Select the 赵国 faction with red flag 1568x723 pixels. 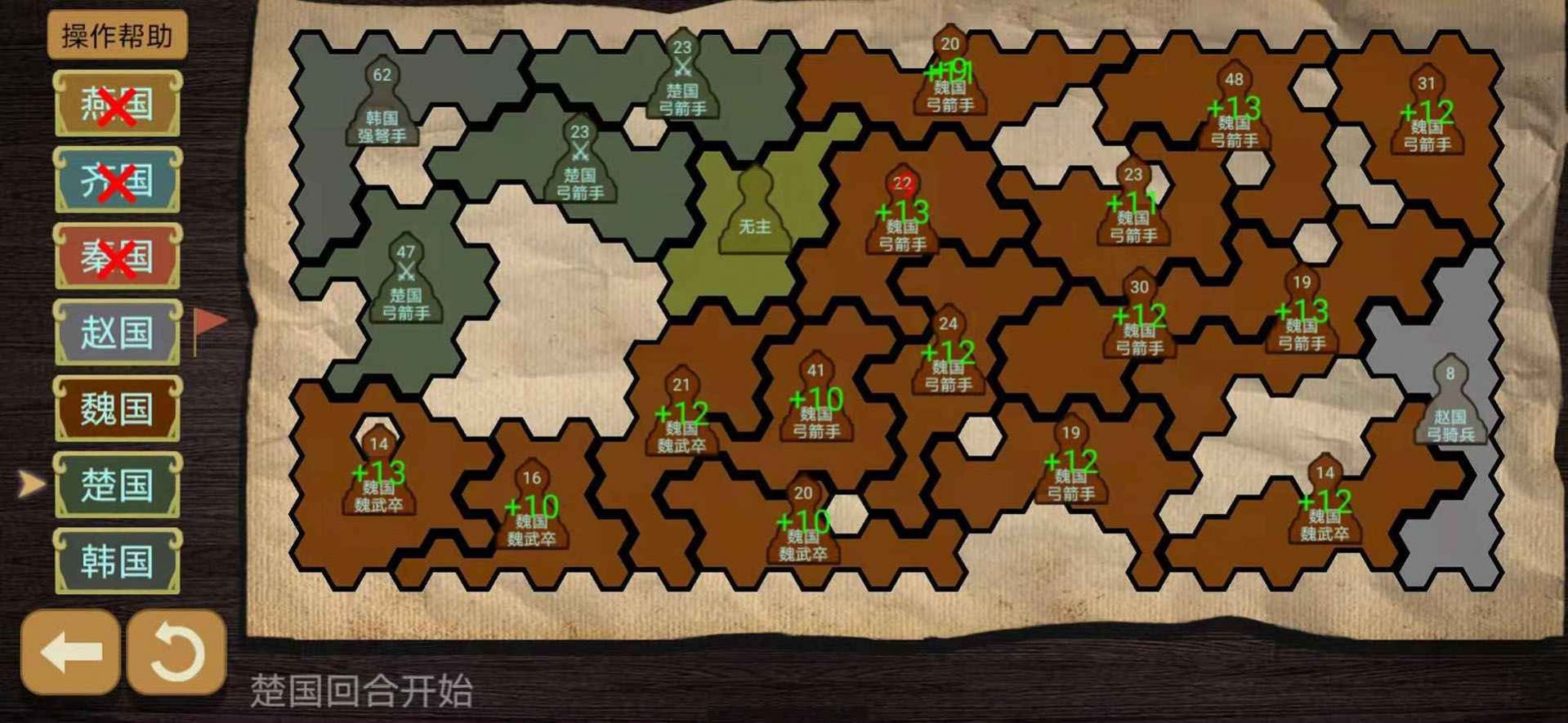[117, 331]
